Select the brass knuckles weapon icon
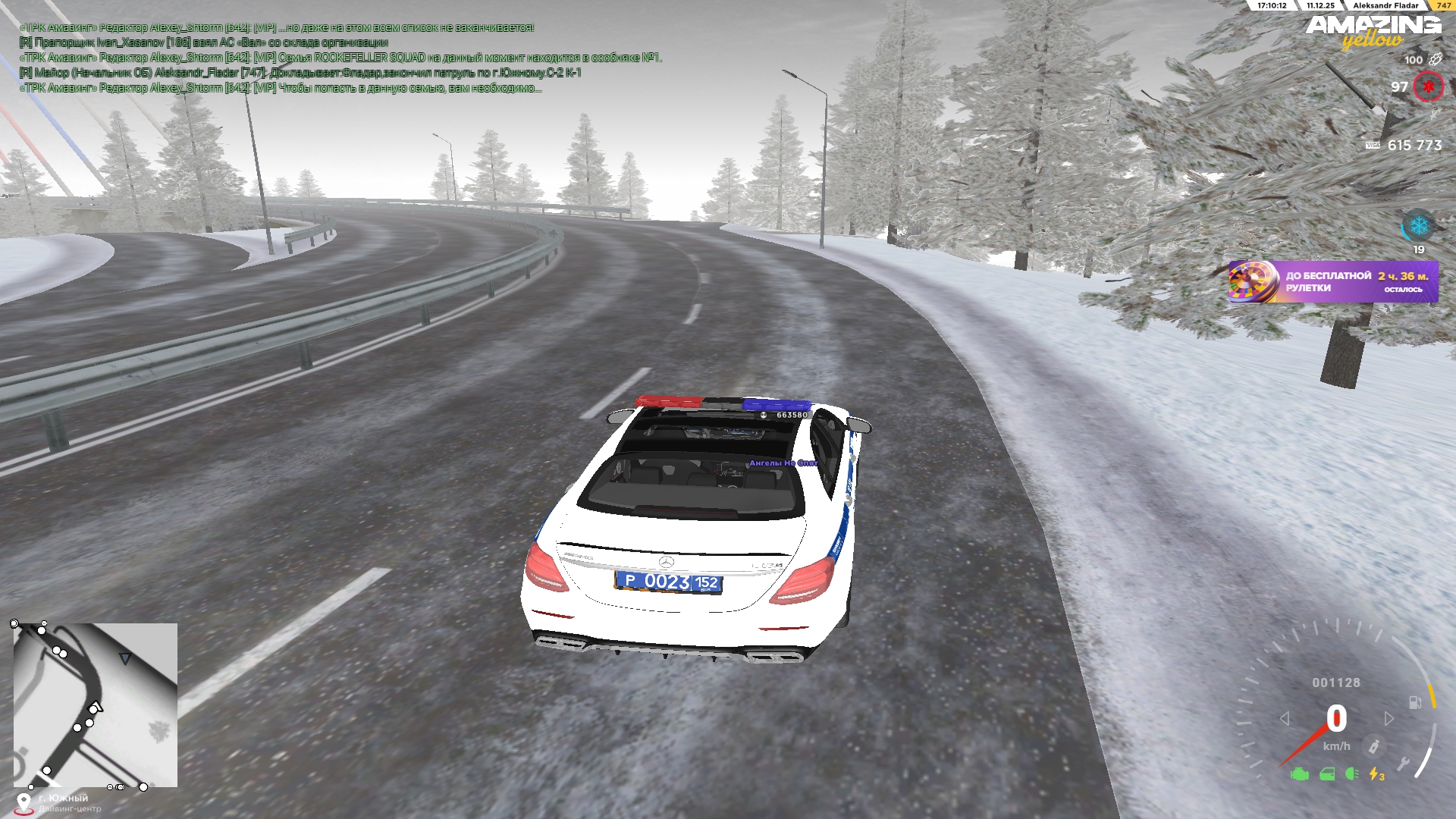Image resolution: width=1456 pixels, height=819 pixels. click(x=1435, y=59)
